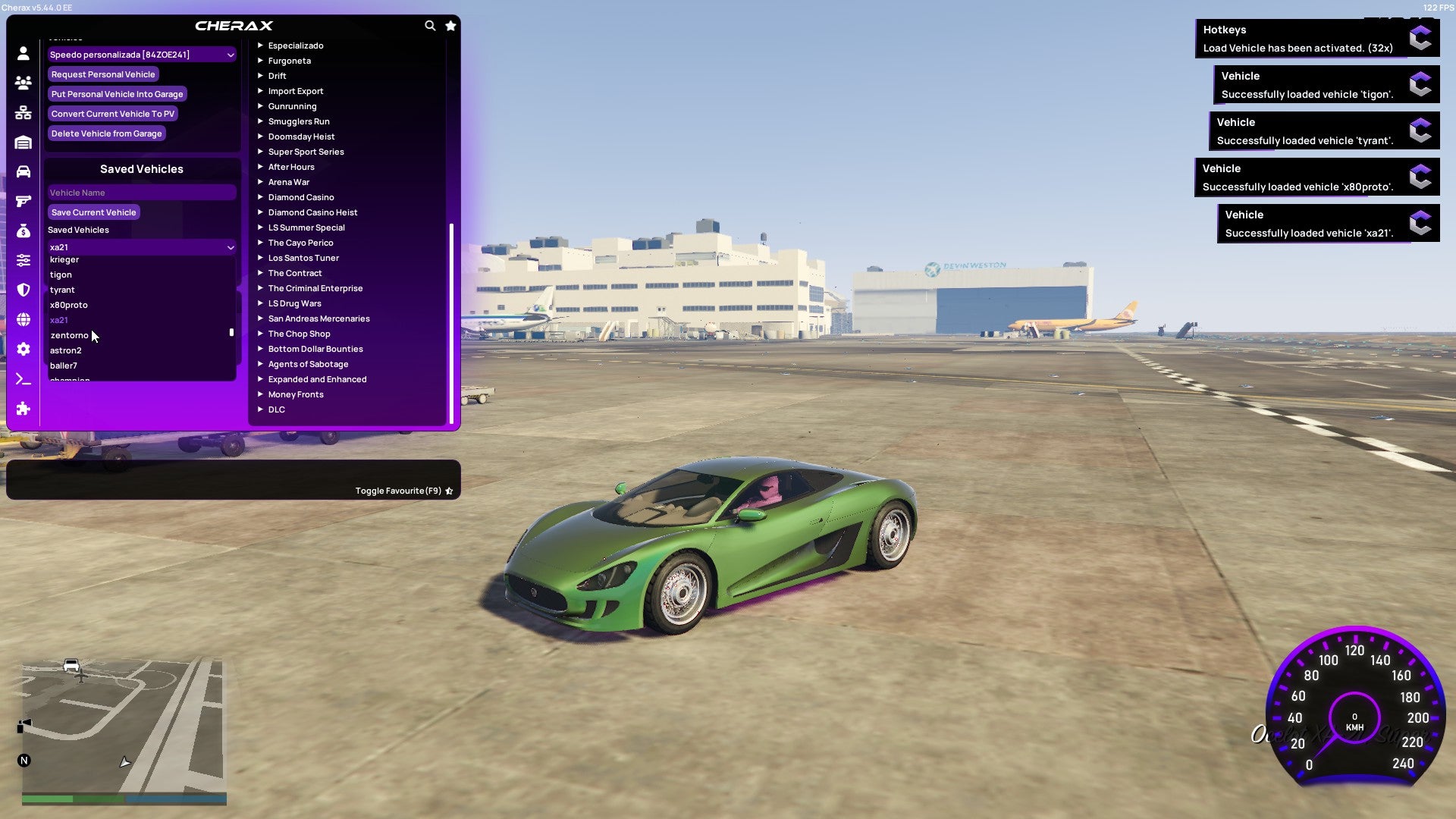Click the star icon next to search
1456x819 pixels.
click(x=450, y=25)
